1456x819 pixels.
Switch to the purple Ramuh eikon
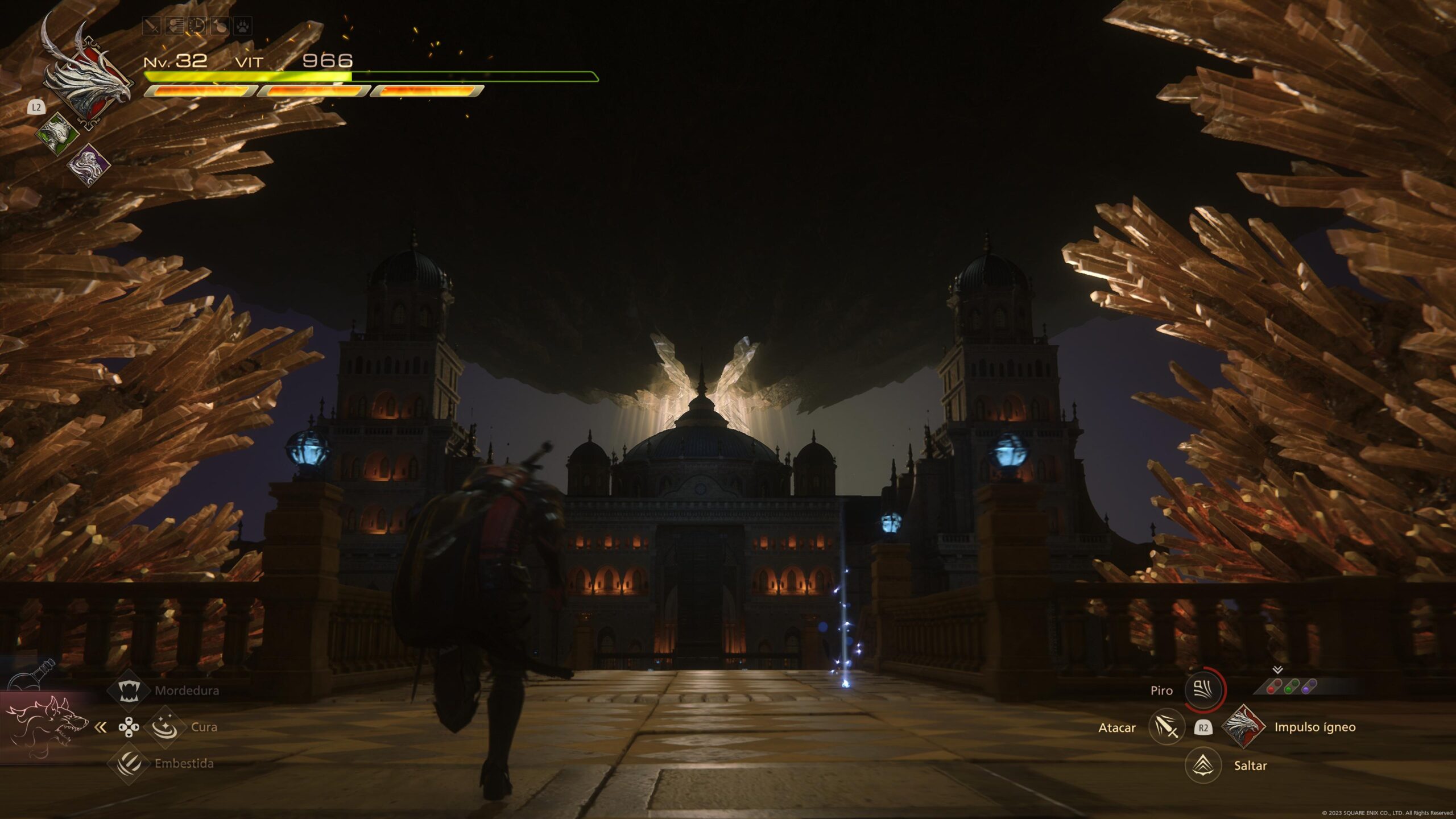(89, 166)
